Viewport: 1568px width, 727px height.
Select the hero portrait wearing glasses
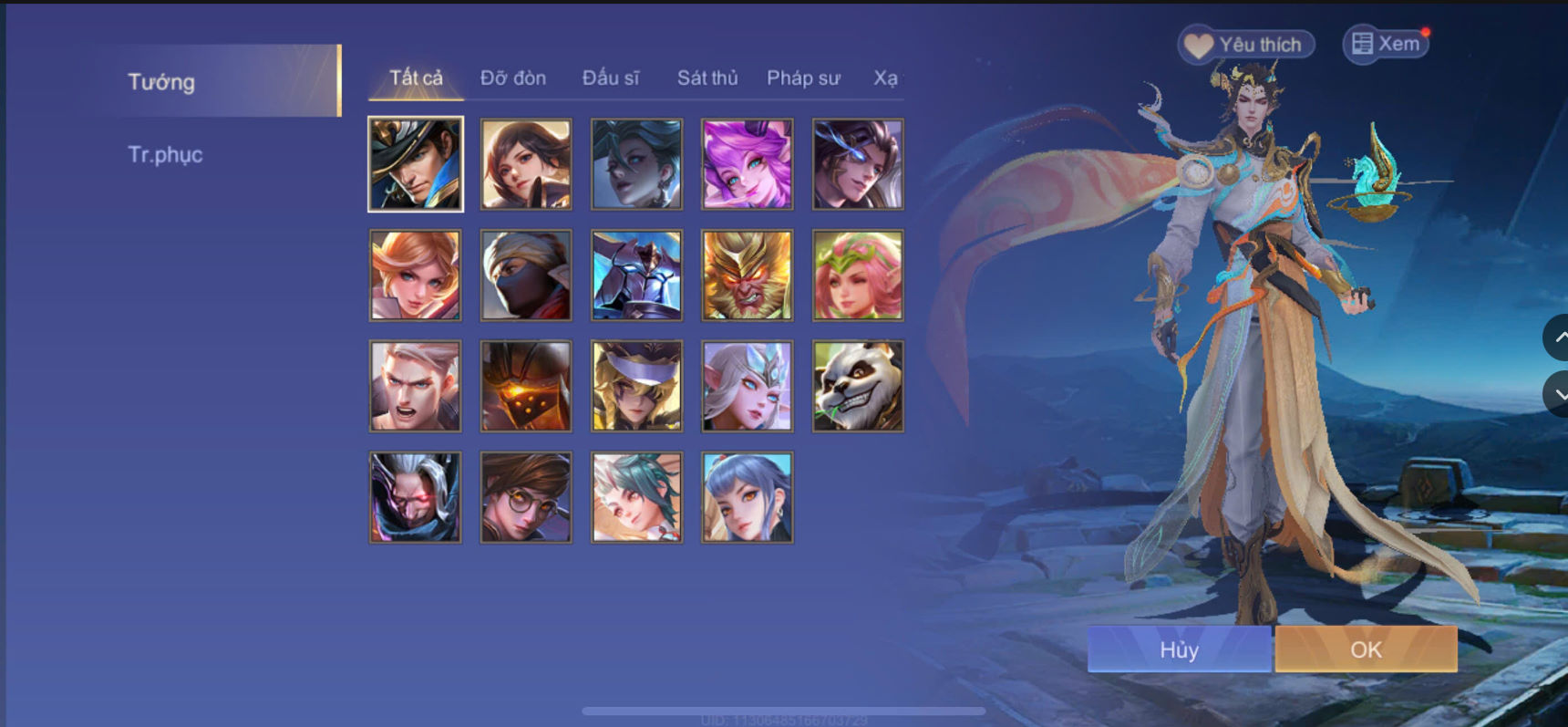coord(526,496)
